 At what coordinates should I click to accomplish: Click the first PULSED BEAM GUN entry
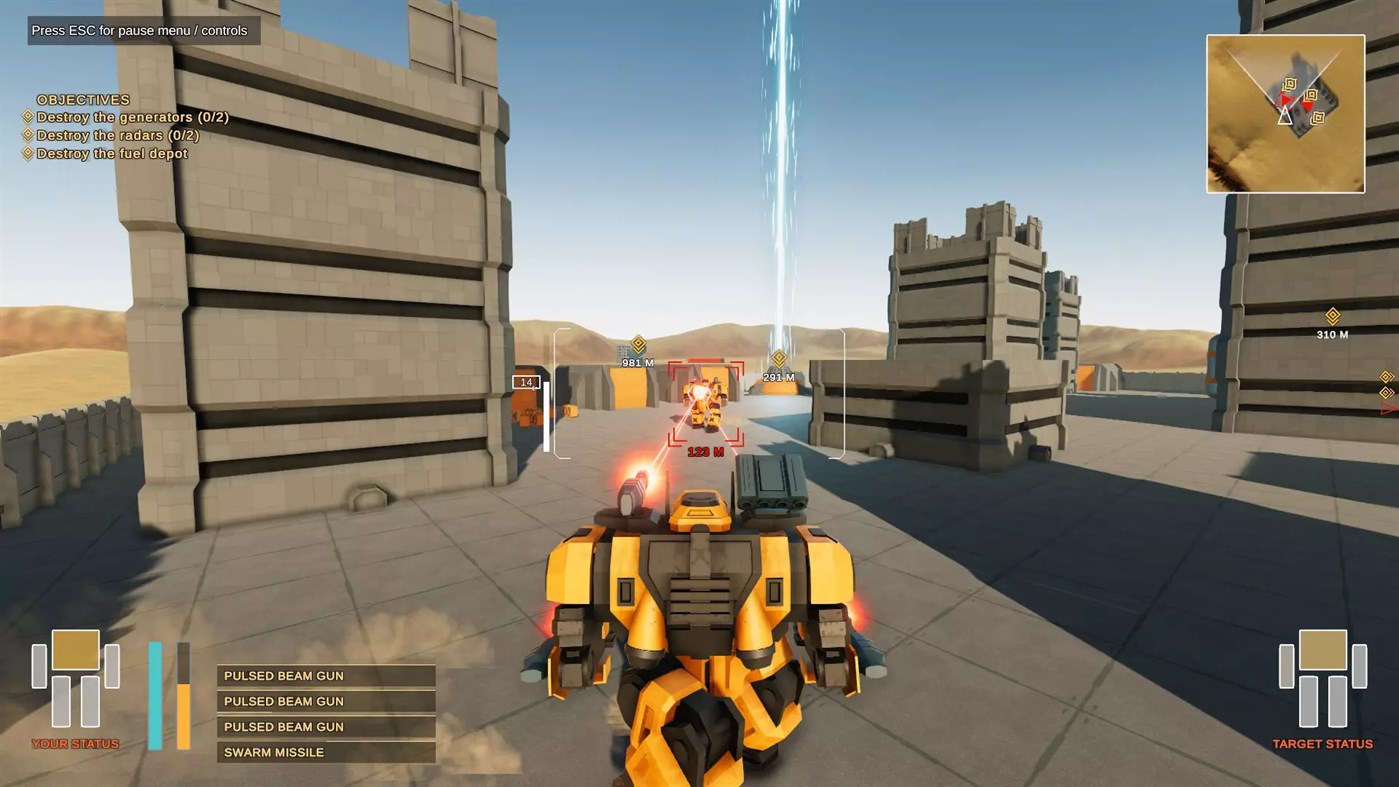click(x=283, y=676)
